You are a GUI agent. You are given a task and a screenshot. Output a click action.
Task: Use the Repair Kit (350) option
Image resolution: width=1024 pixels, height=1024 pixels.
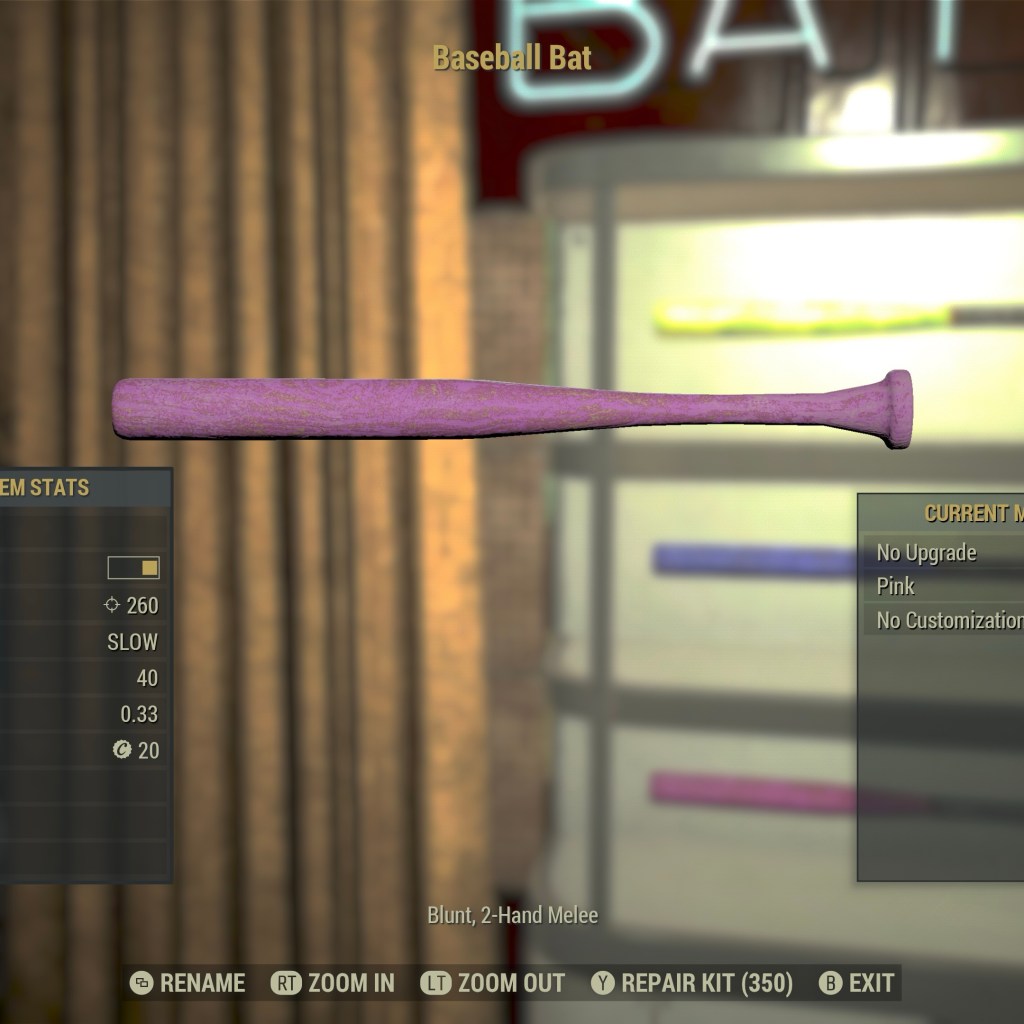click(692, 983)
